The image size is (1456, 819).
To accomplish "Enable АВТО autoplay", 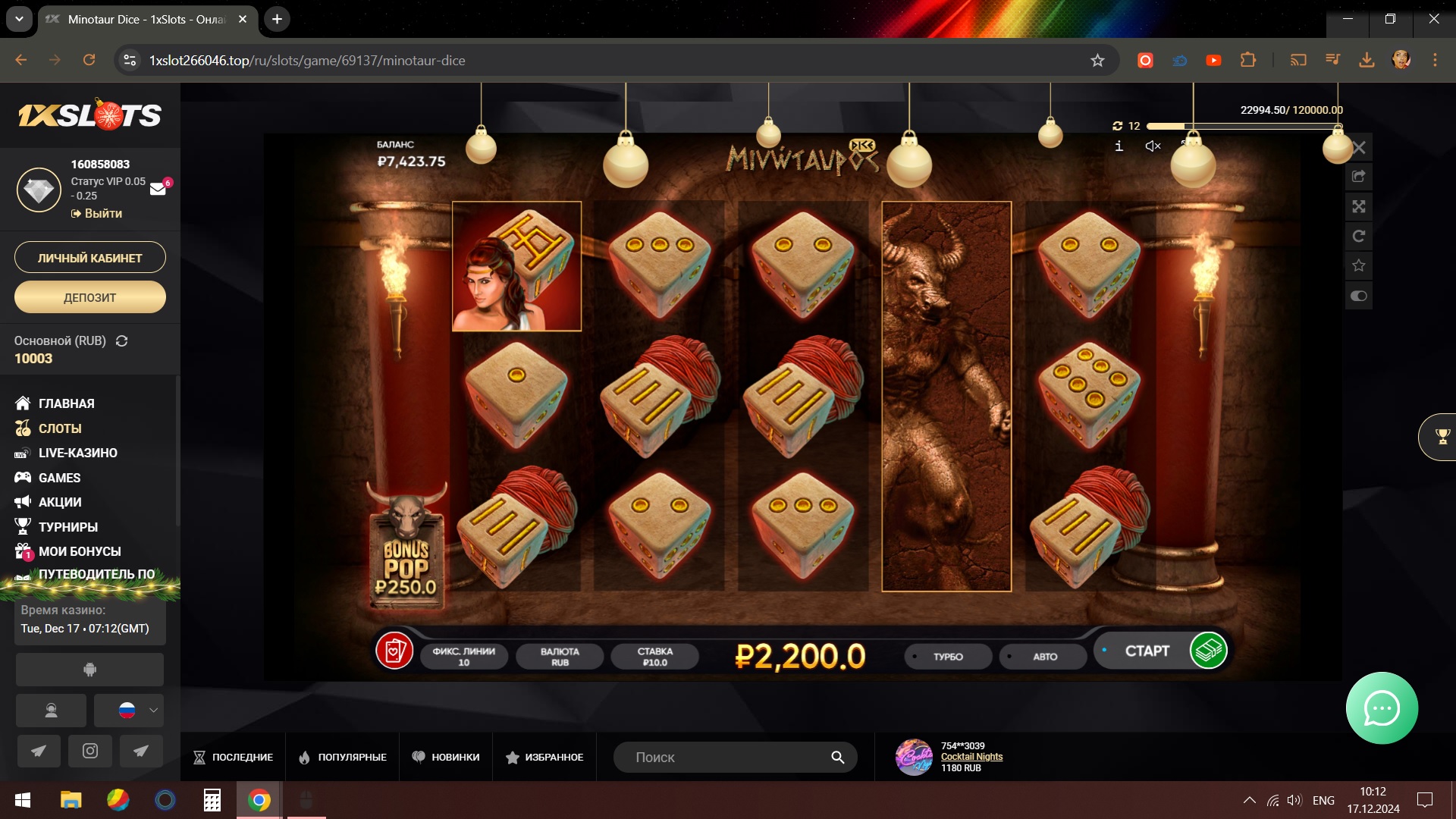I will 1044,657.
